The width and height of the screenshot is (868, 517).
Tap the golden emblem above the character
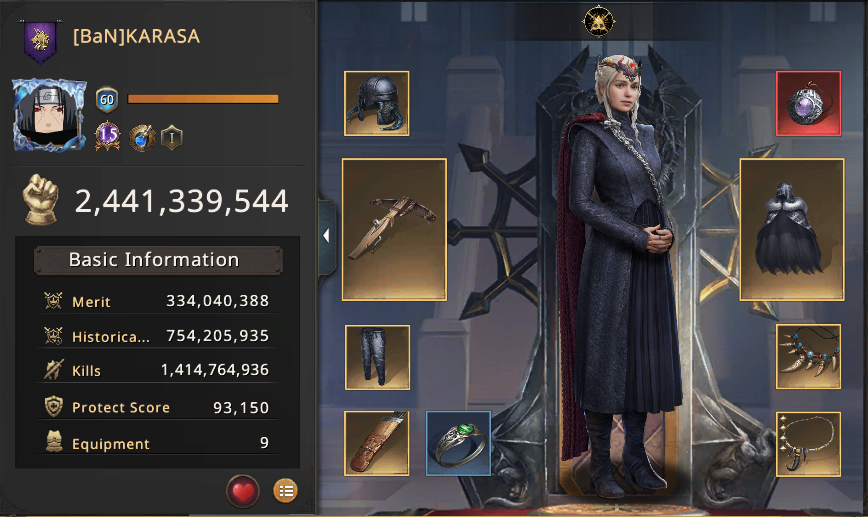(598, 21)
